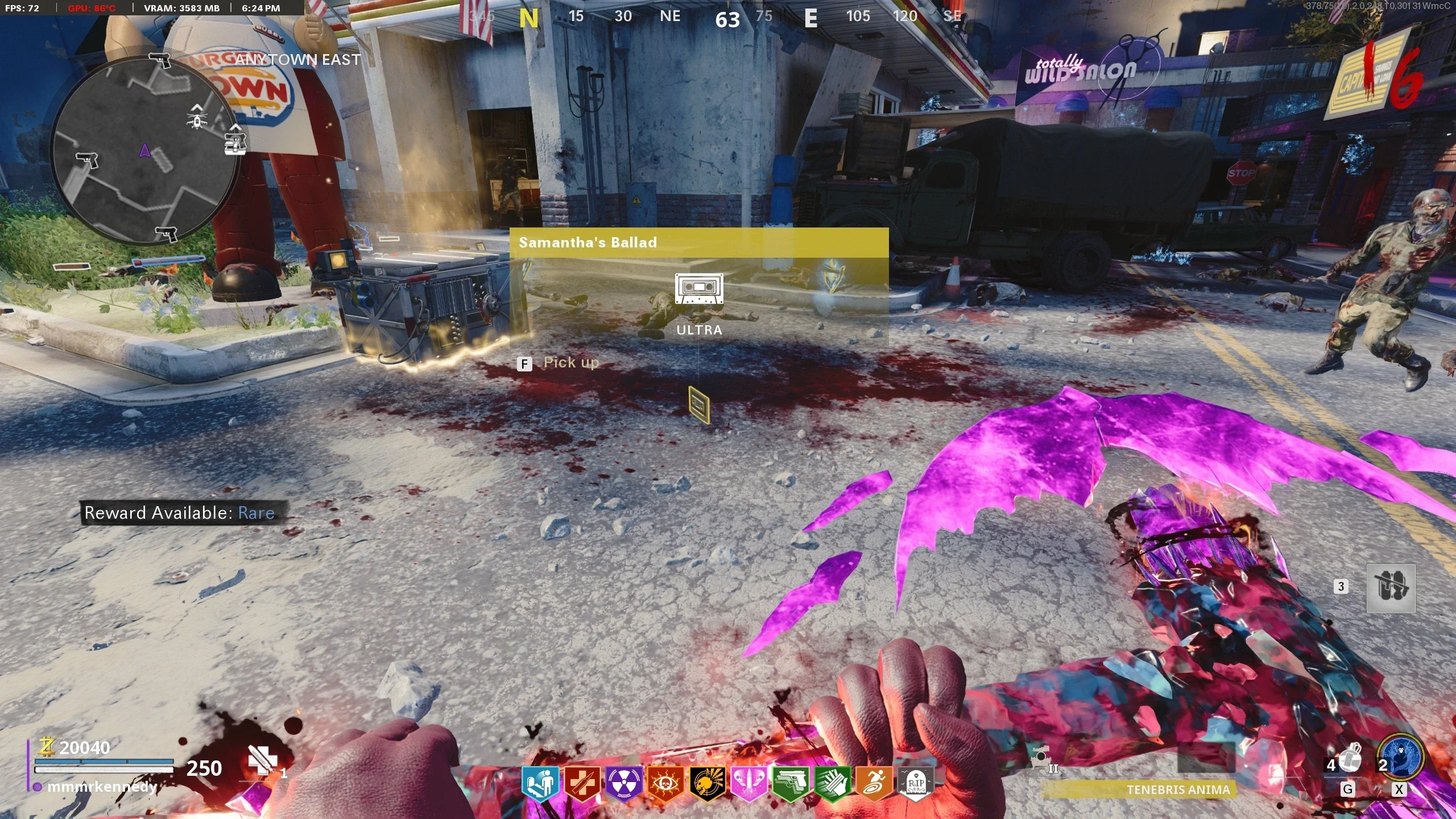Click the green Mule Kick pistols perk
This screenshot has width=1456, height=819.
[790, 784]
